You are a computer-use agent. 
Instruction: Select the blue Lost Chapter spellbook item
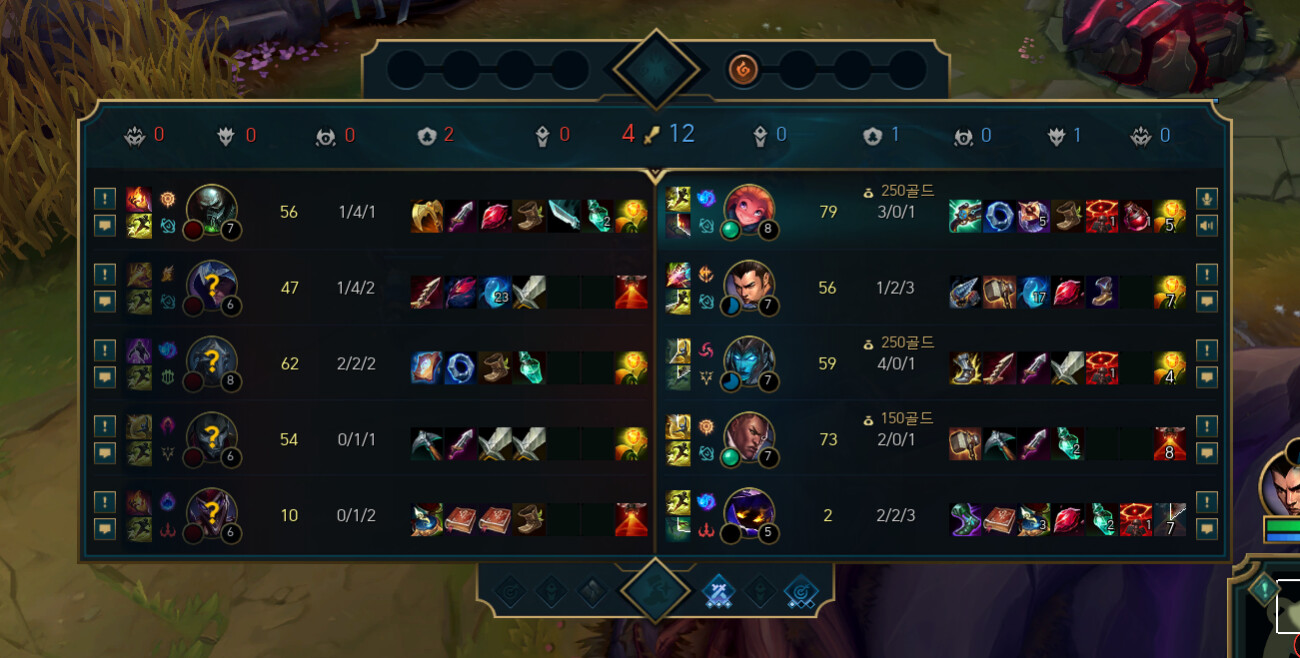tap(427, 368)
